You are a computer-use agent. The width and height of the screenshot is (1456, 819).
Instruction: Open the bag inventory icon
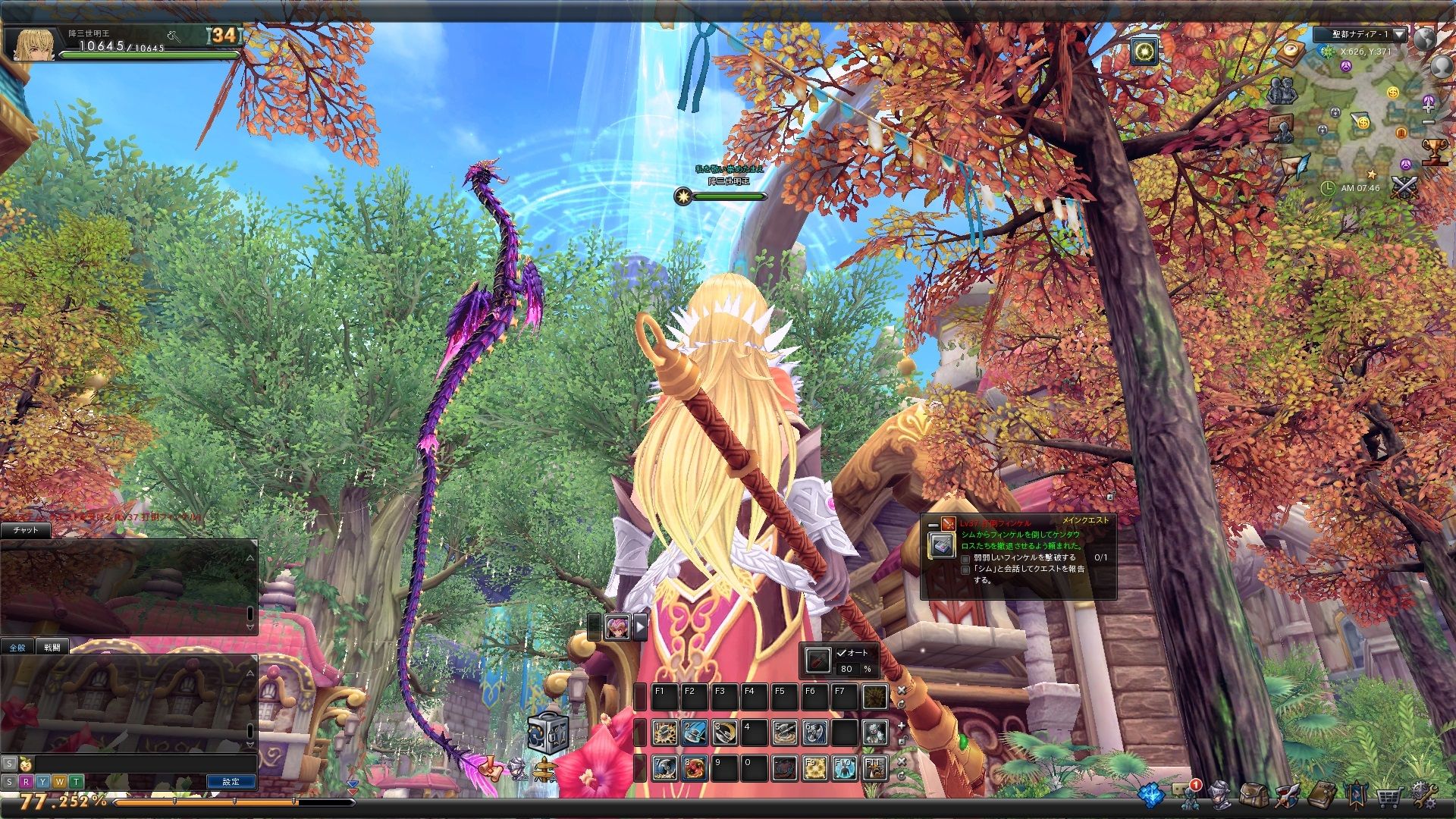1254,795
